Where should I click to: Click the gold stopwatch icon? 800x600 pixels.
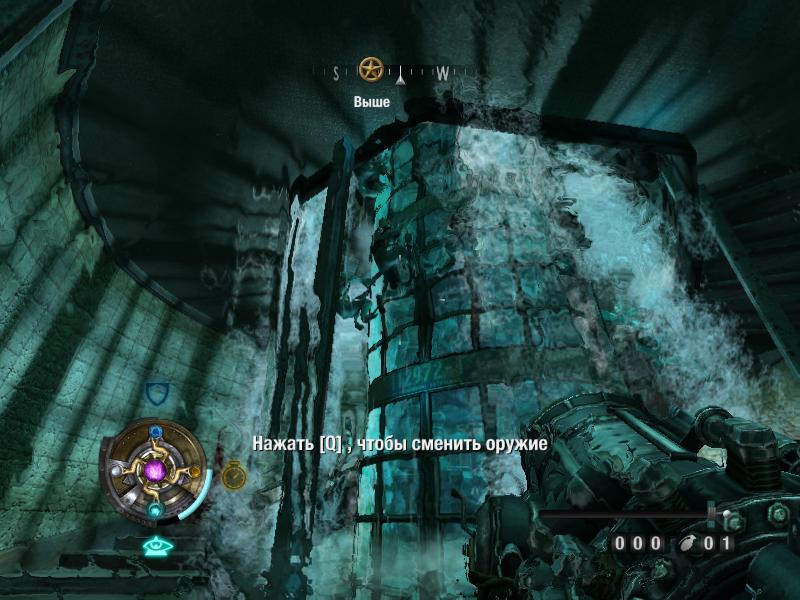point(233,474)
